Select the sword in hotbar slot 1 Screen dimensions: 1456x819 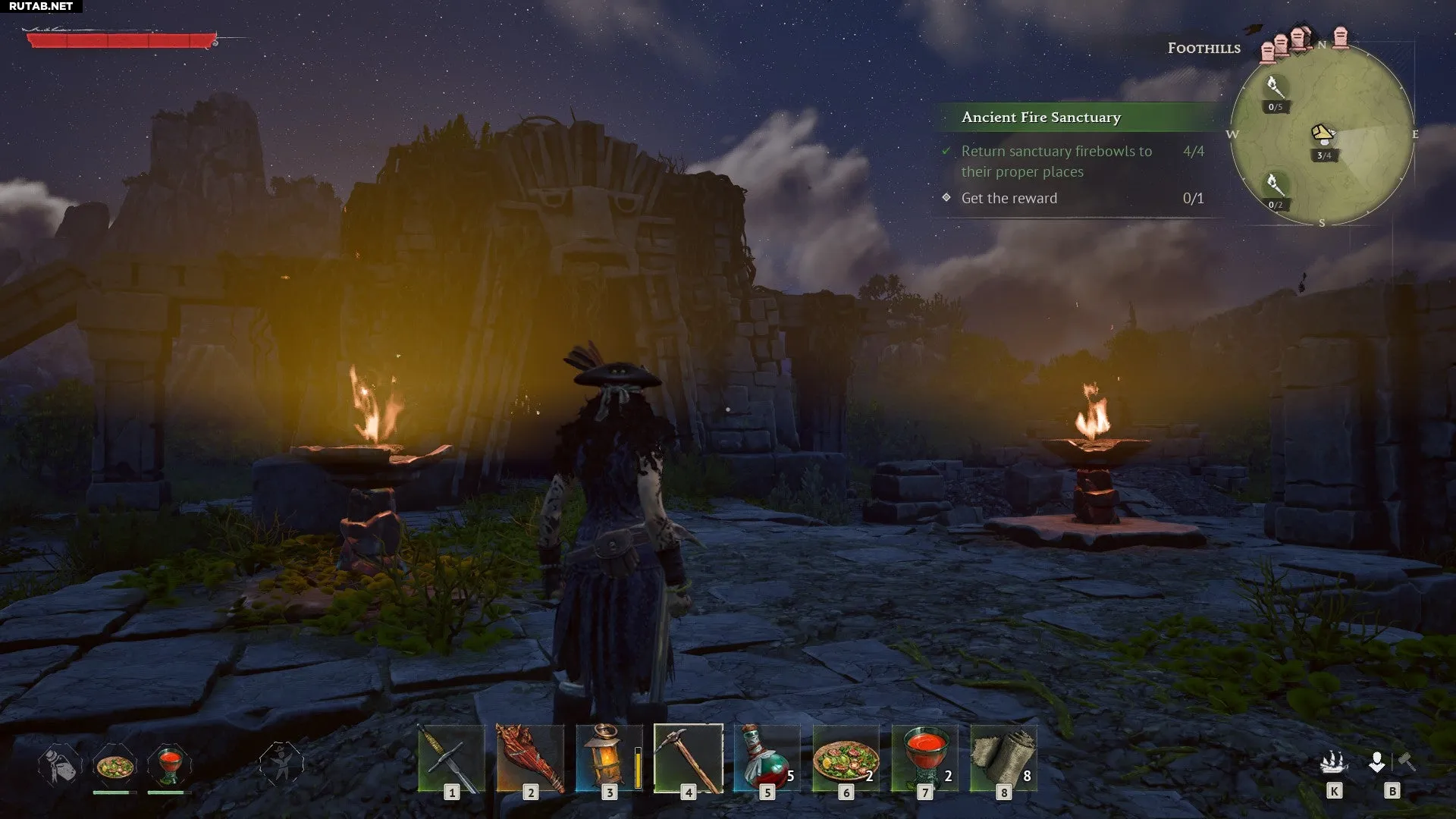[x=451, y=758]
